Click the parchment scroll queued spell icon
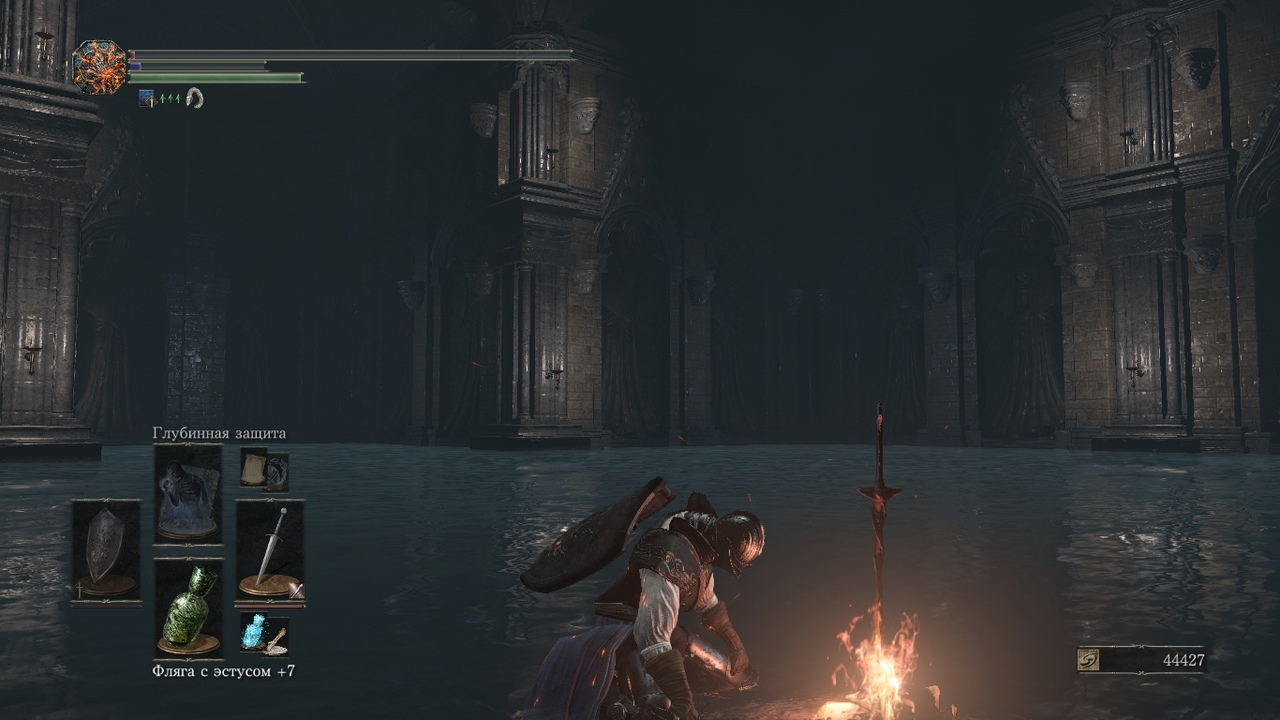1280x720 pixels. tap(254, 468)
